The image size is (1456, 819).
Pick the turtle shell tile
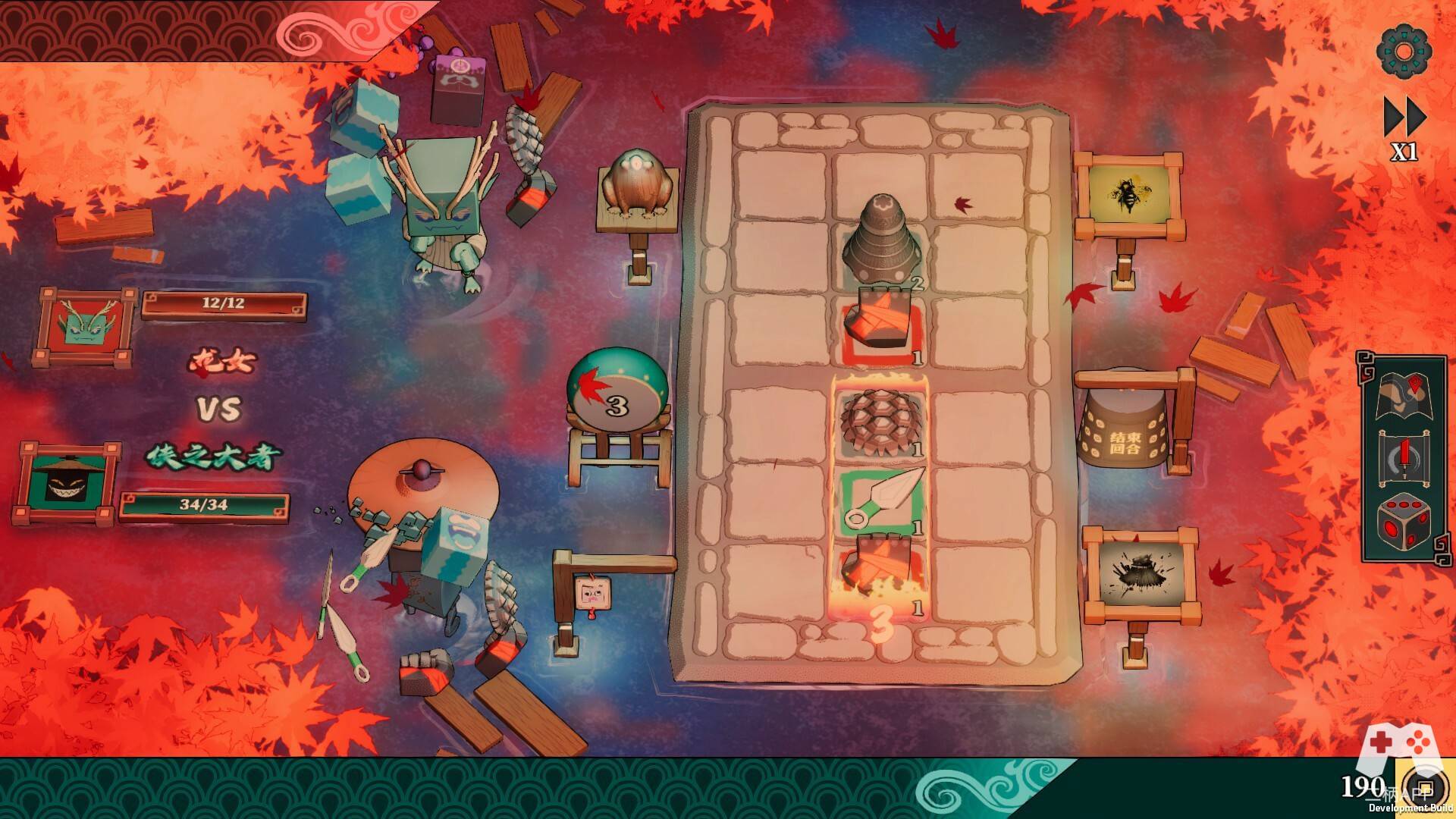coord(881,419)
